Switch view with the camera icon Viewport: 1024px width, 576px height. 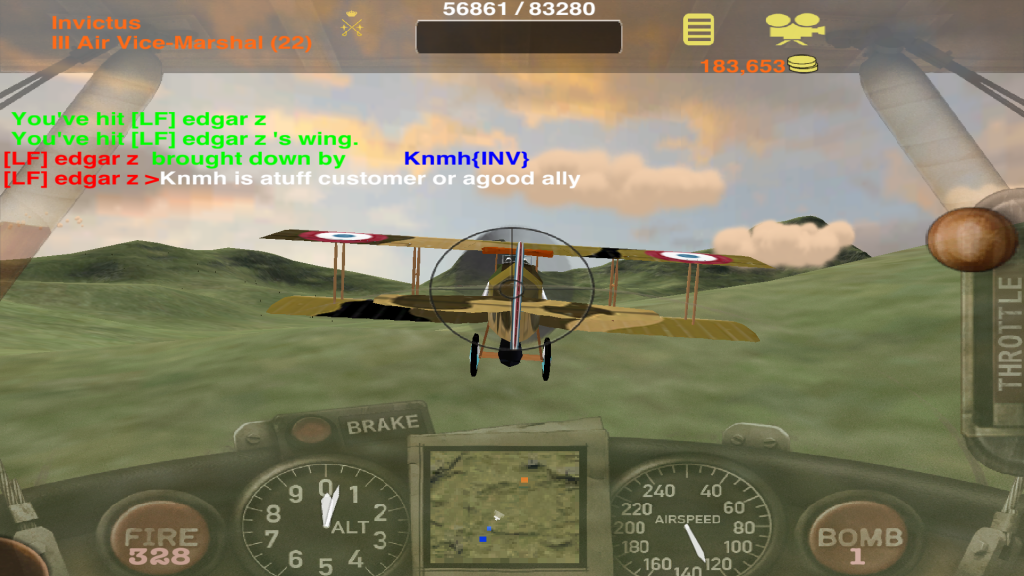click(x=795, y=27)
